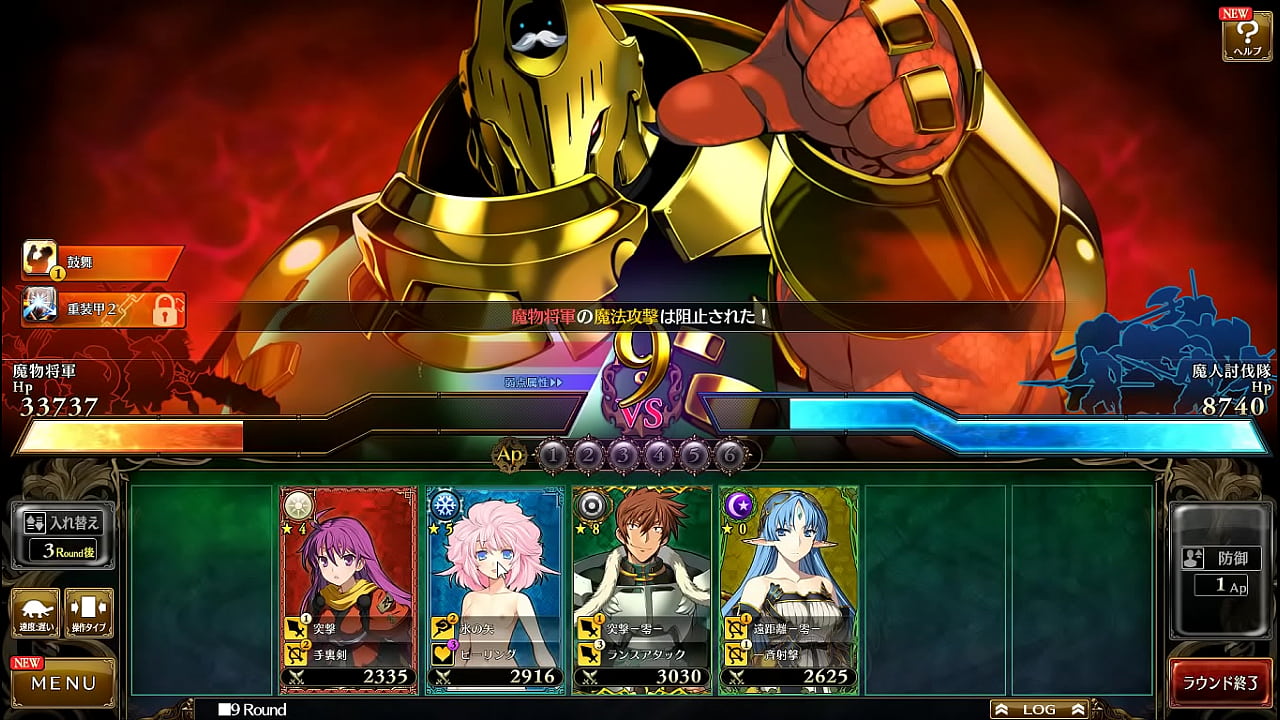Use the 遠距離 ranged skill on elf card
Screen dimensions: 1280x720
point(788,629)
